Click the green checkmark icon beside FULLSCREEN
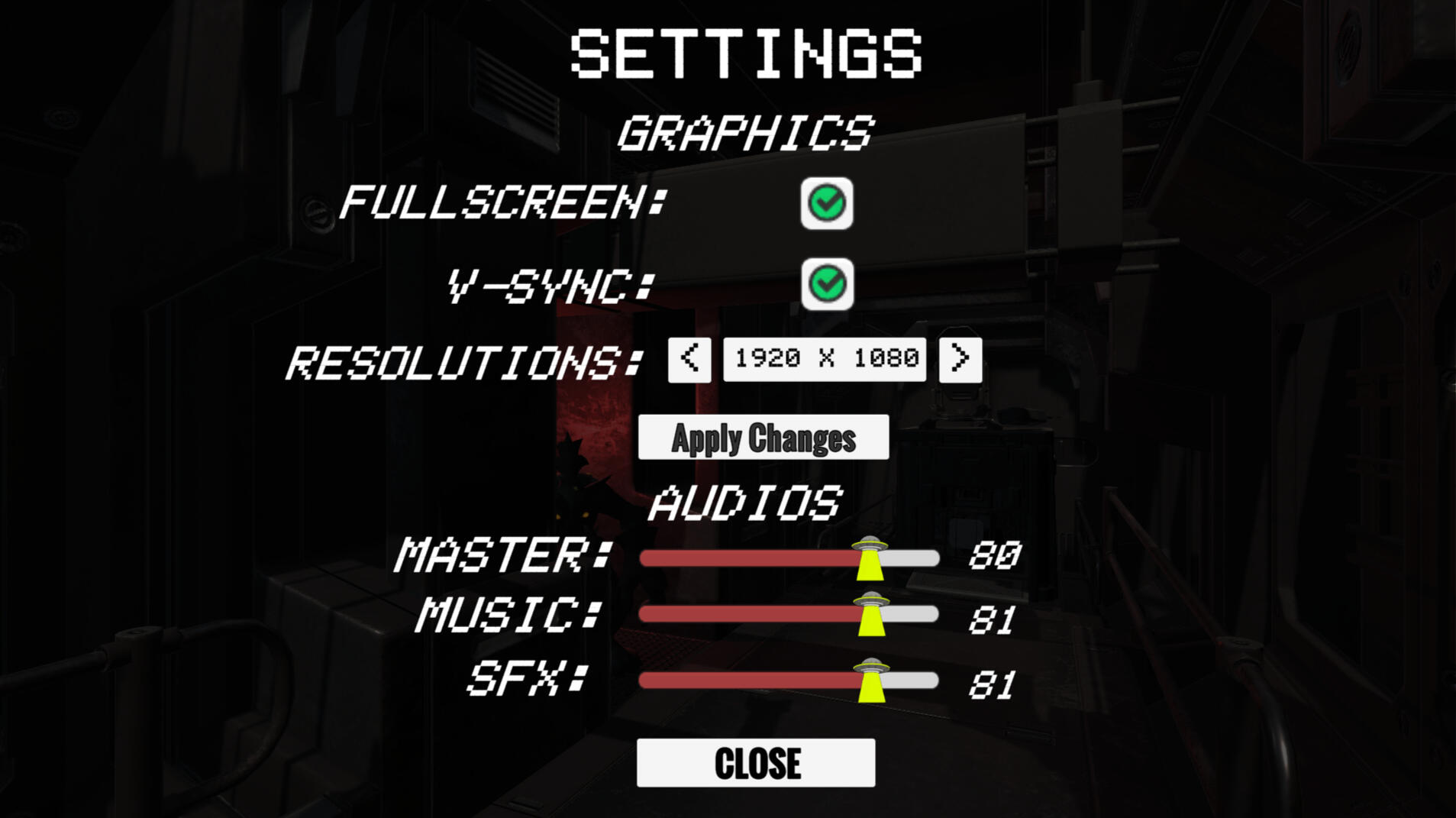 click(x=828, y=204)
